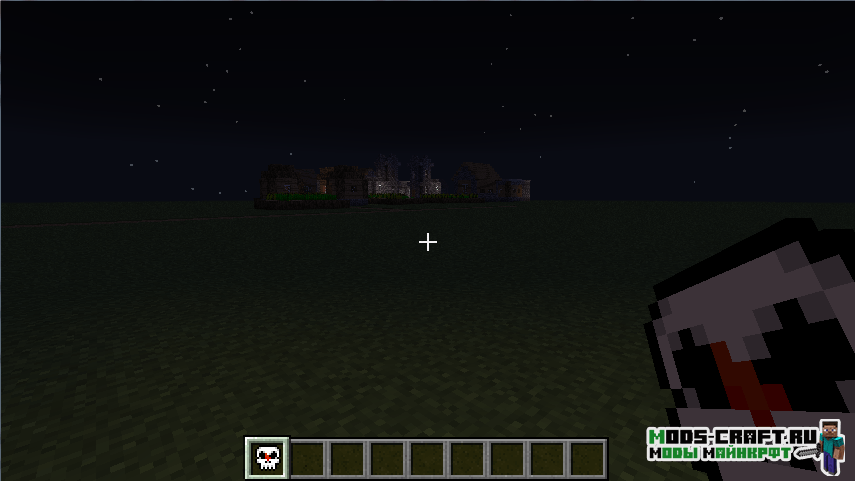Select the skull mask hotbar slot
The image size is (855, 481).
coord(267,458)
